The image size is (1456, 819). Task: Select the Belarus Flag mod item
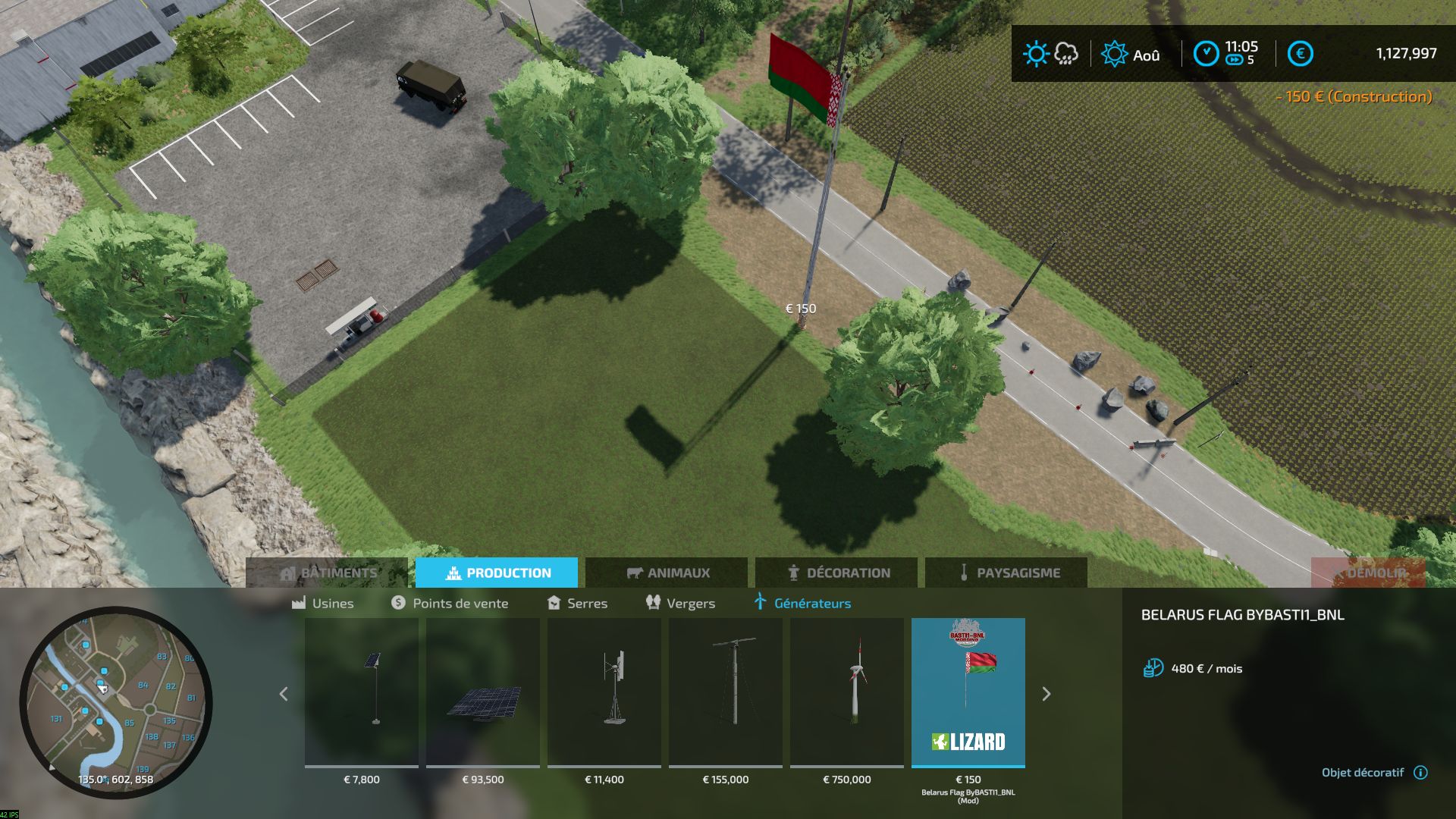tap(968, 692)
